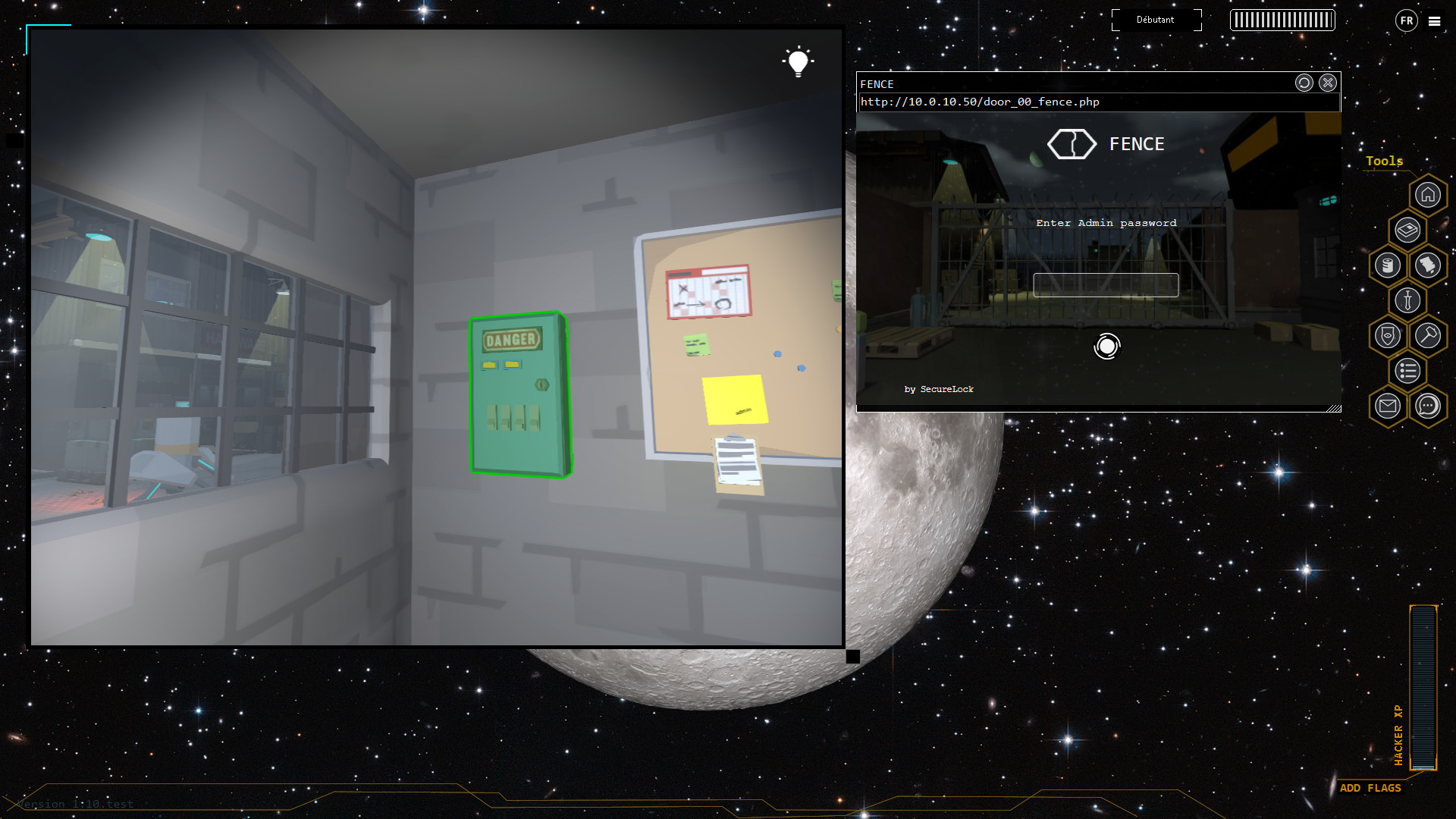
Task: Open the Home tool in the Tools panel
Action: pyautogui.click(x=1429, y=195)
